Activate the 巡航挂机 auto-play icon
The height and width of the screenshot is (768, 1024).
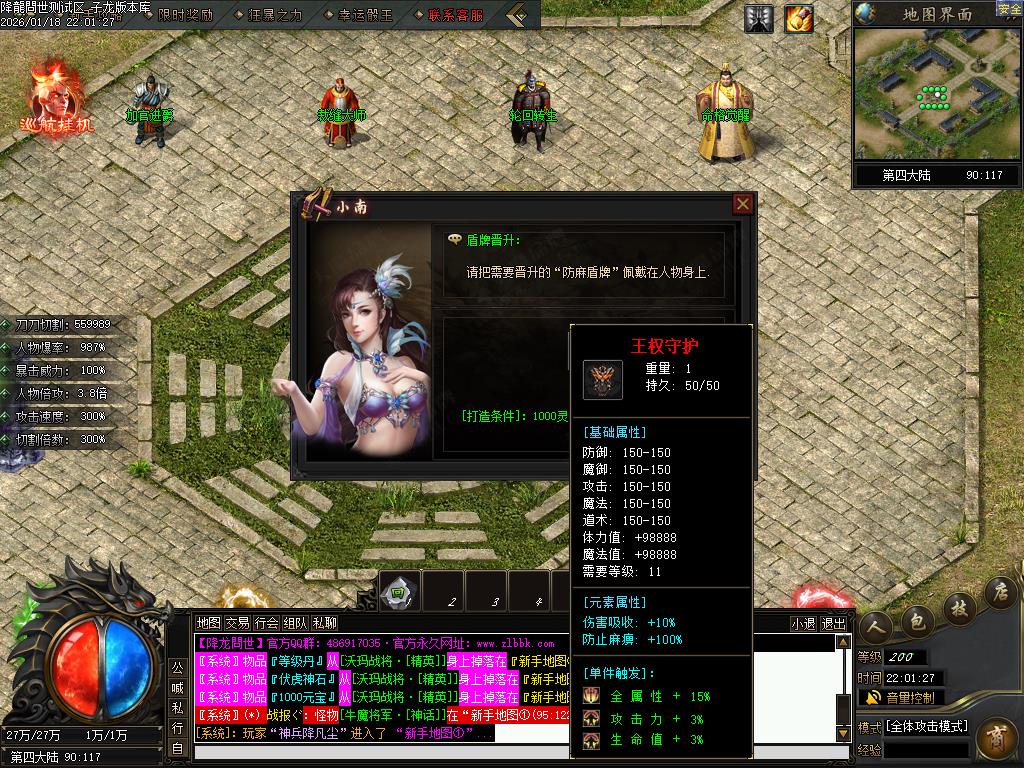click(56, 98)
